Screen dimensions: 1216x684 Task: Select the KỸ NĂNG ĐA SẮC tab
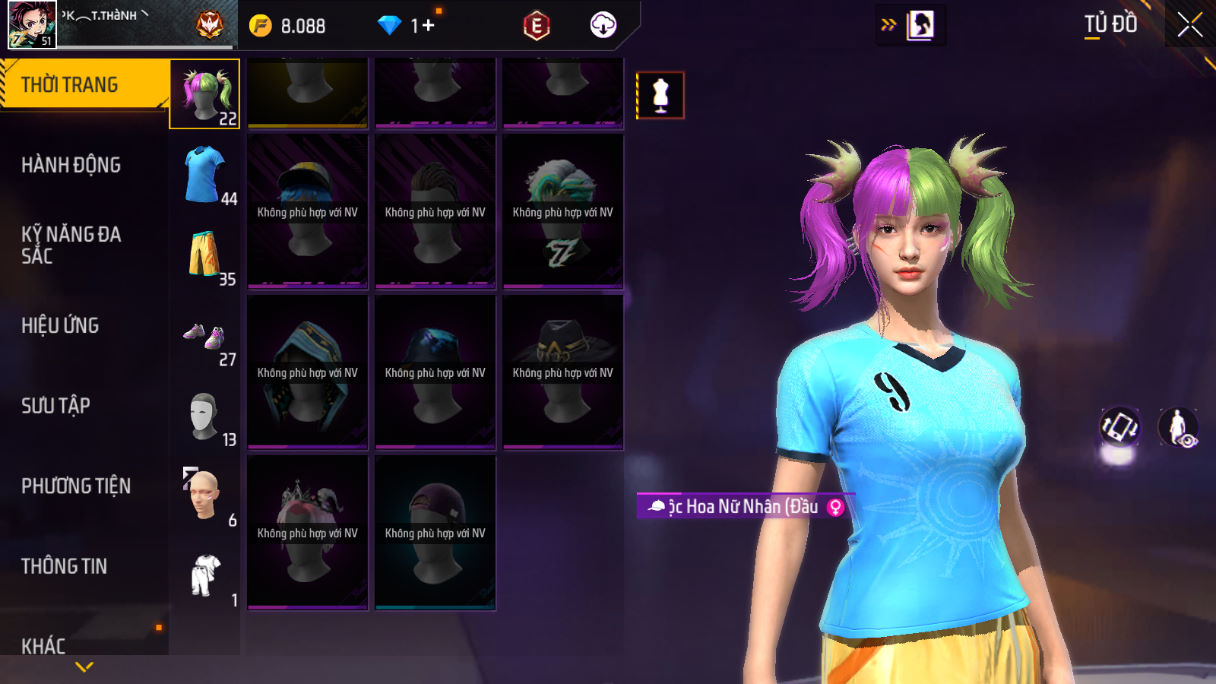coord(71,245)
